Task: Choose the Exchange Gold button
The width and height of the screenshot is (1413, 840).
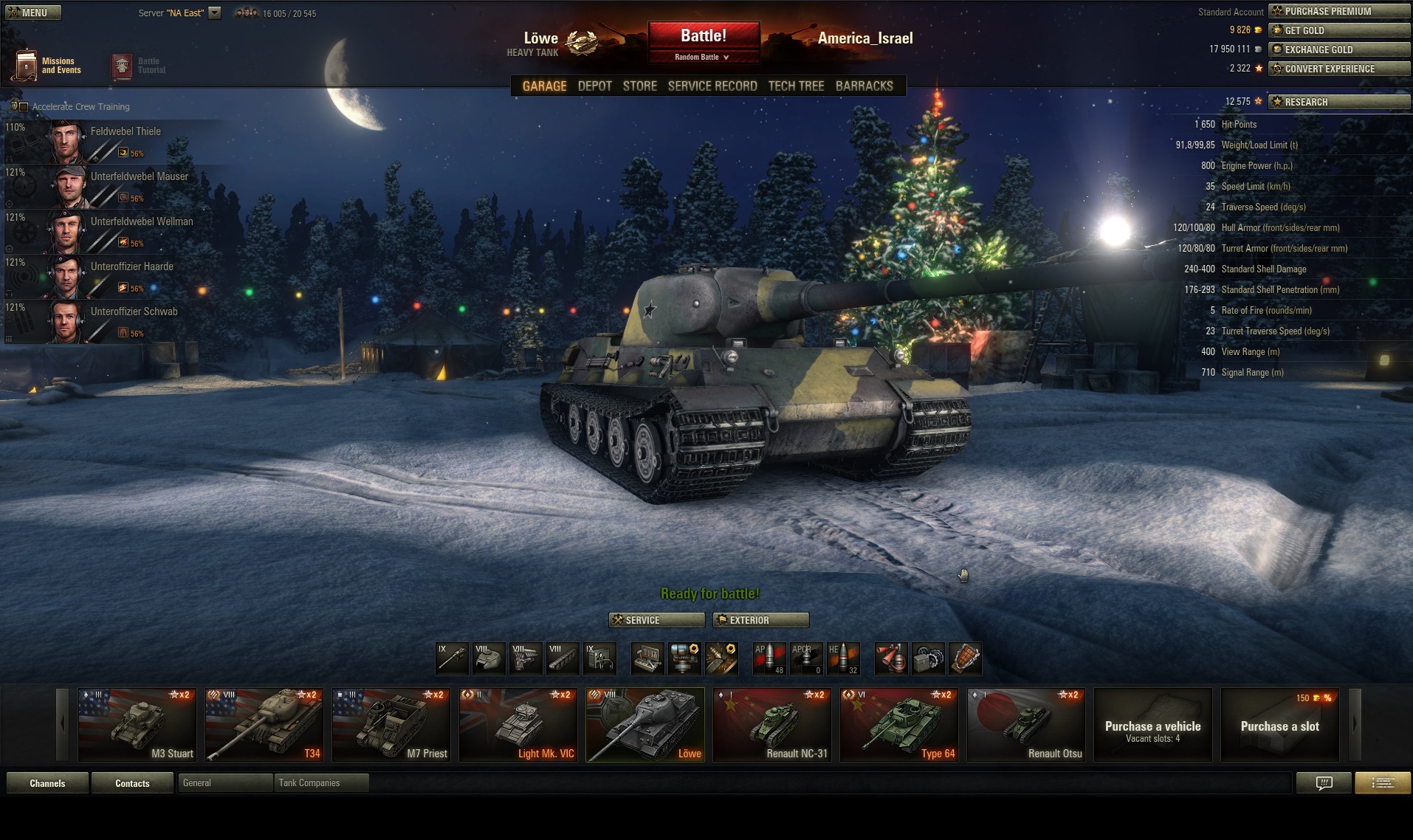Action: tap(1338, 49)
